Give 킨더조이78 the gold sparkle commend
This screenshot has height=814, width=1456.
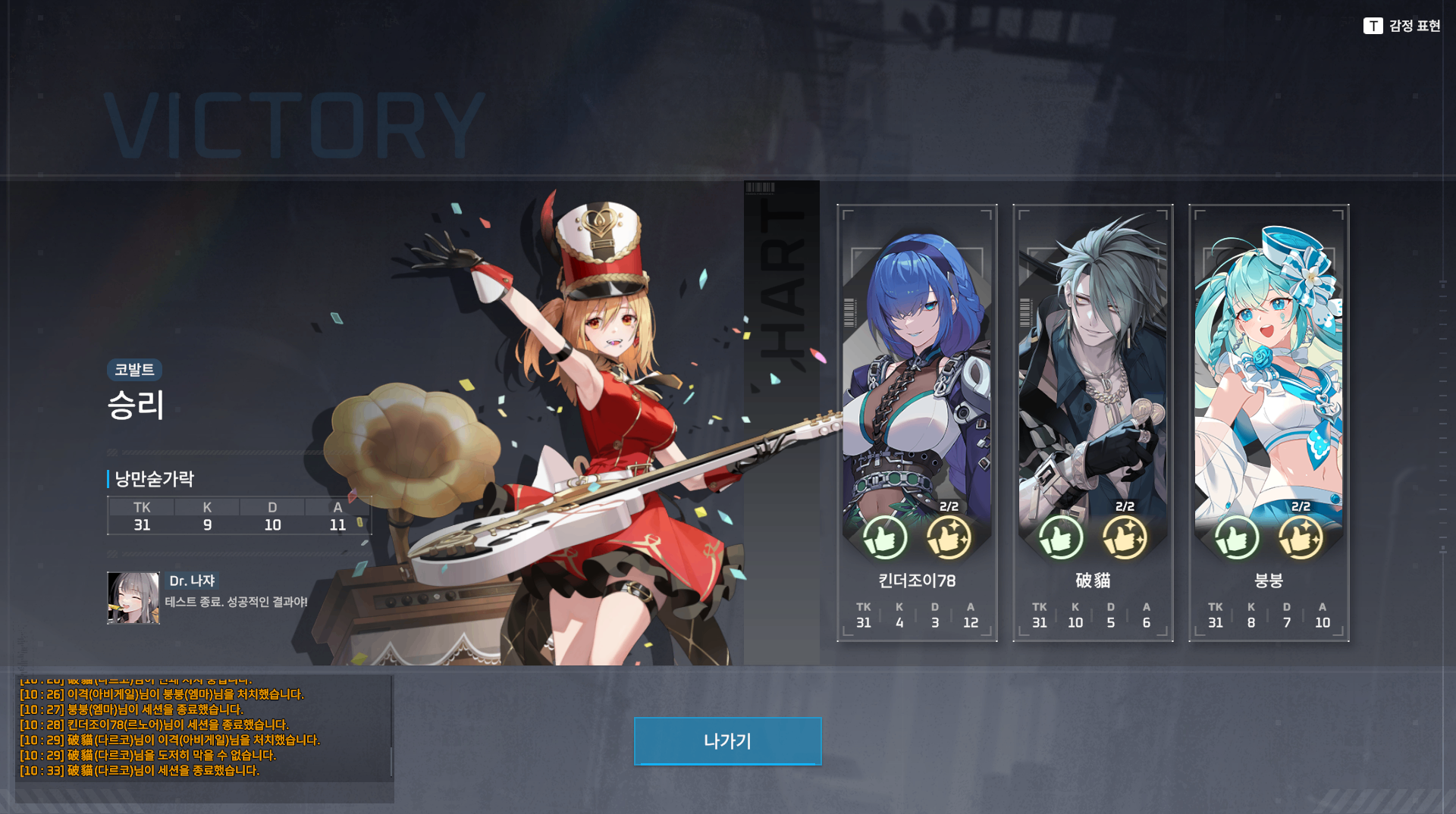tap(948, 538)
